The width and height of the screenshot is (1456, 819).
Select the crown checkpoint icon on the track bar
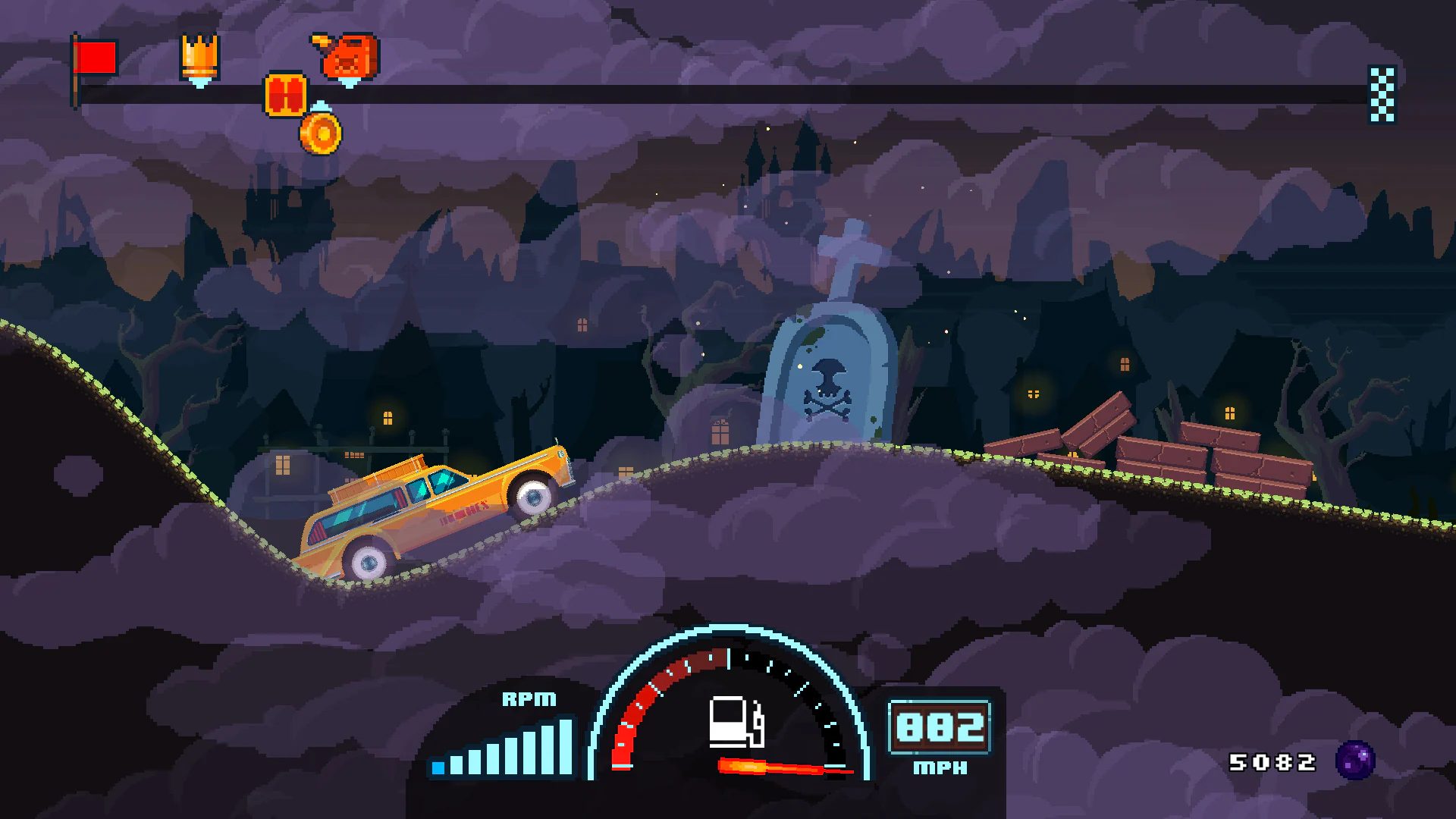point(199,57)
